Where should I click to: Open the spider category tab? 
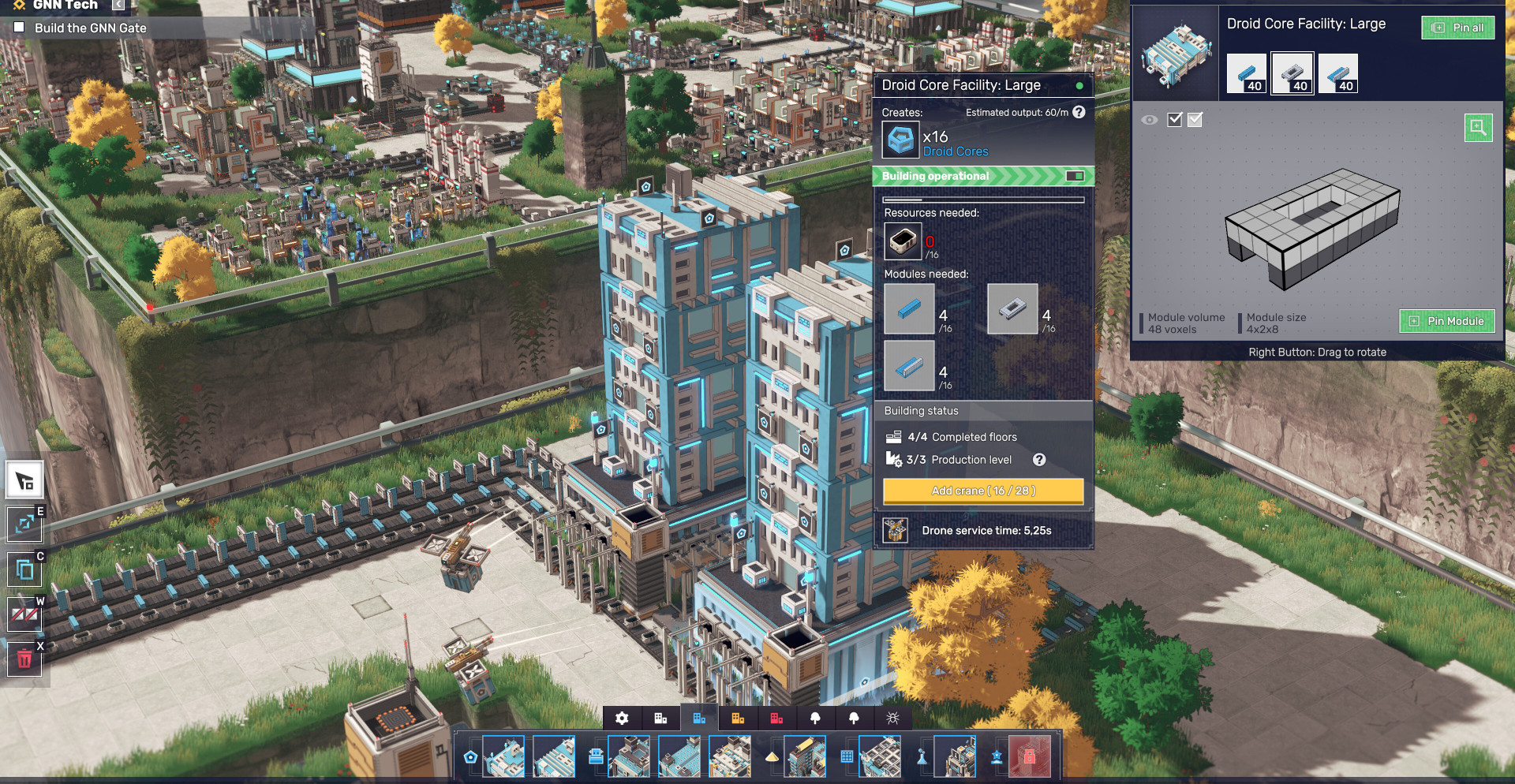pos(892,718)
